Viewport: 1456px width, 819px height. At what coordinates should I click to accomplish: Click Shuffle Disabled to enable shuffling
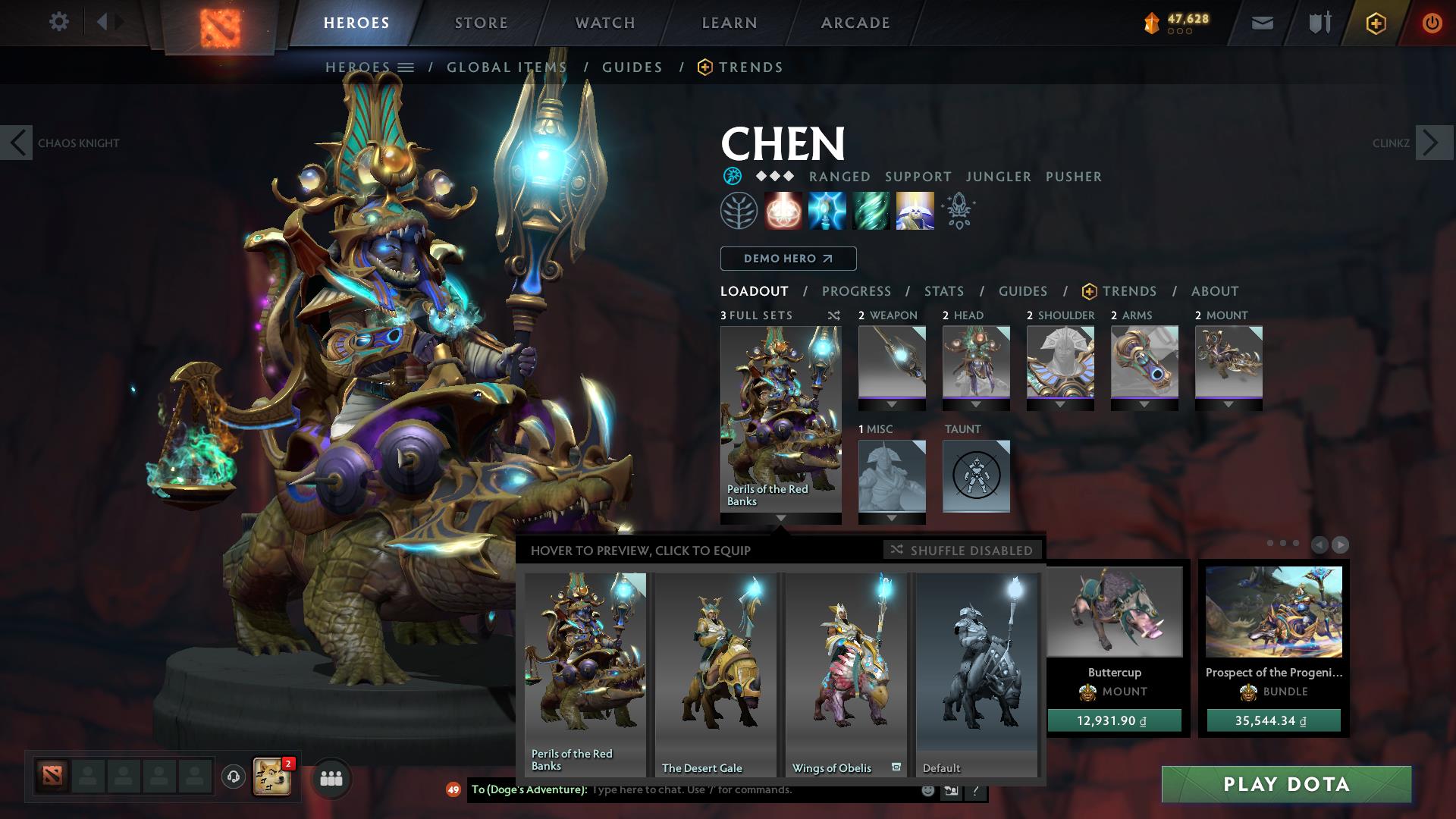tap(962, 551)
